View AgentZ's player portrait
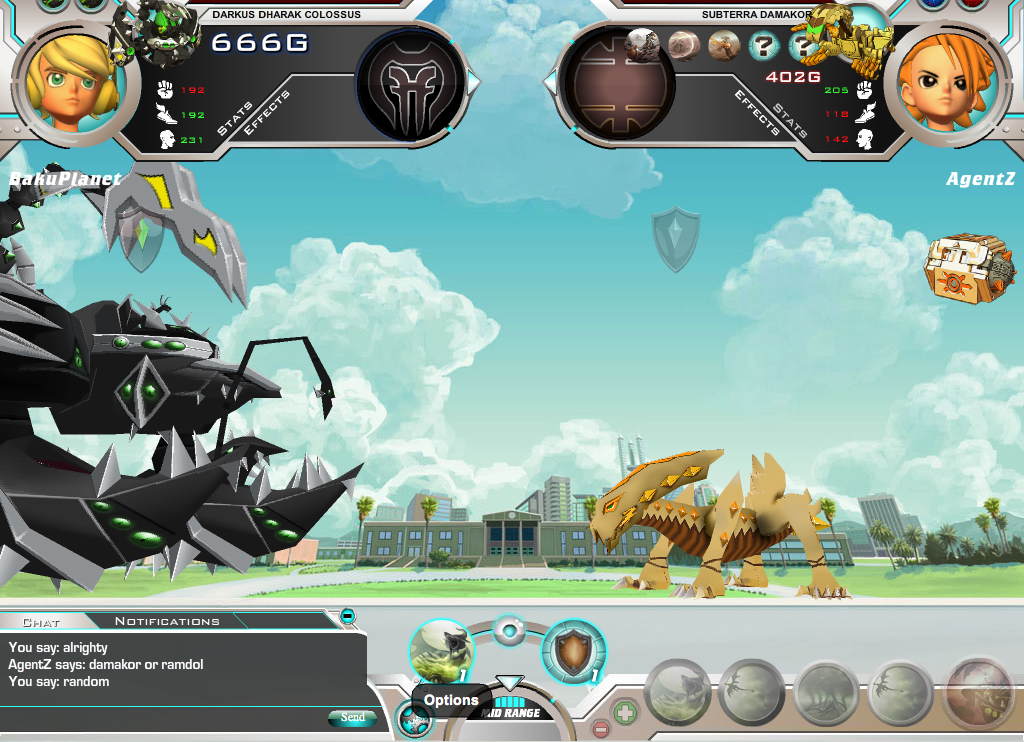Image resolution: width=1024 pixels, height=742 pixels. pos(946,78)
